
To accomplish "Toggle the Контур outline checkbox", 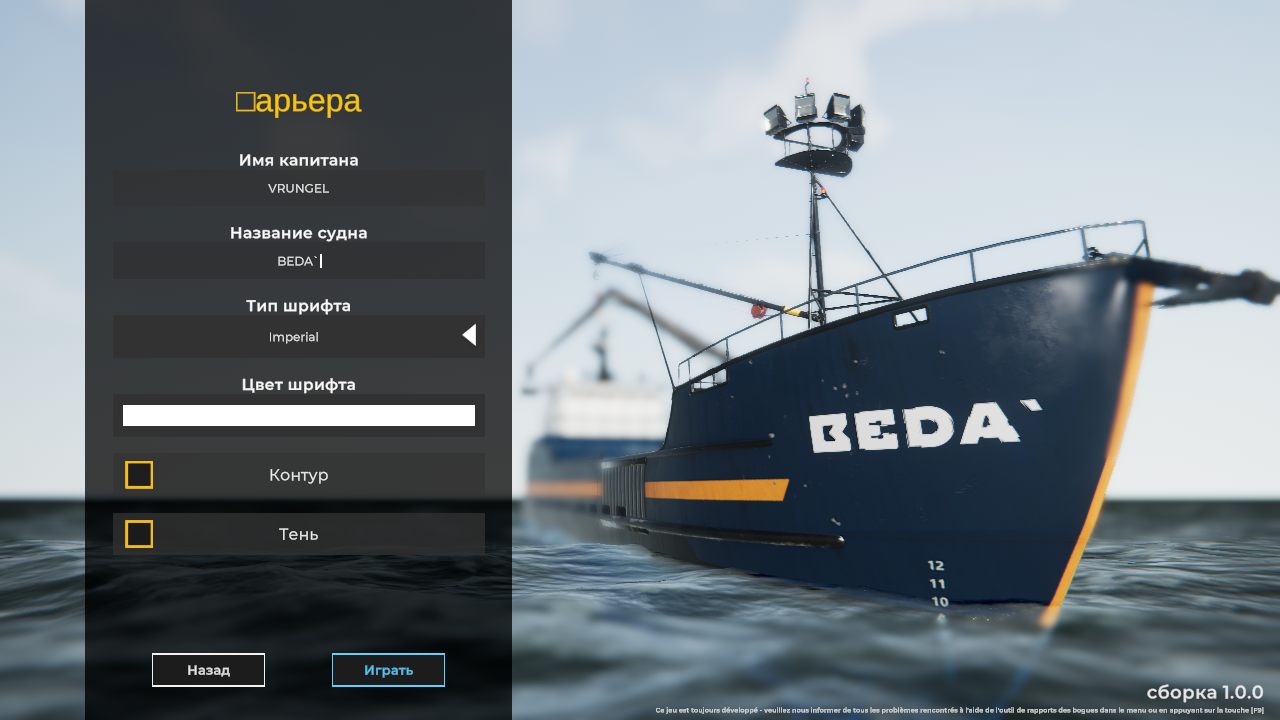I will 139,475.
